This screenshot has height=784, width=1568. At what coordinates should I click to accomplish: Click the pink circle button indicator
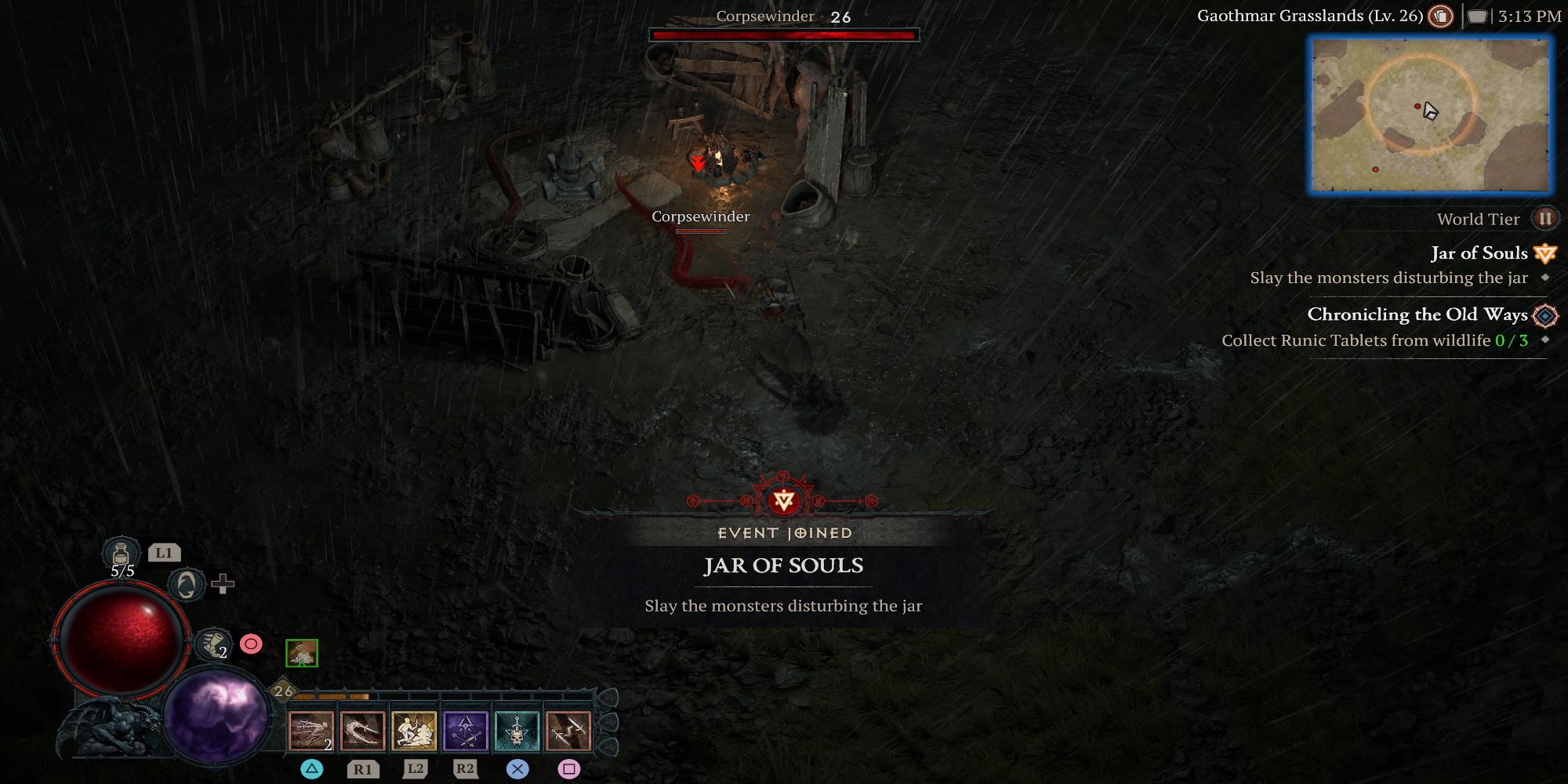pos(250,644)
